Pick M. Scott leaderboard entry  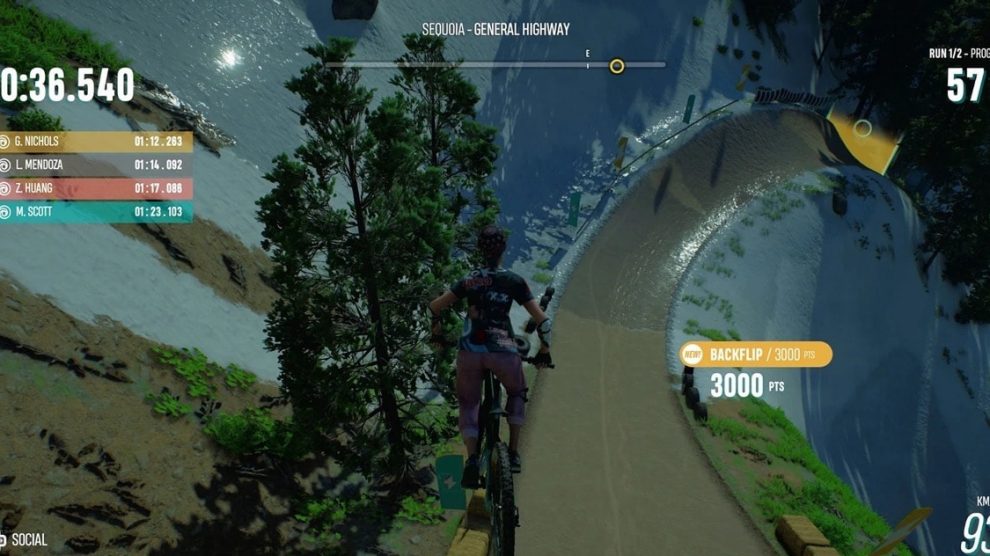pyautogui.click(x=95, y=212)
